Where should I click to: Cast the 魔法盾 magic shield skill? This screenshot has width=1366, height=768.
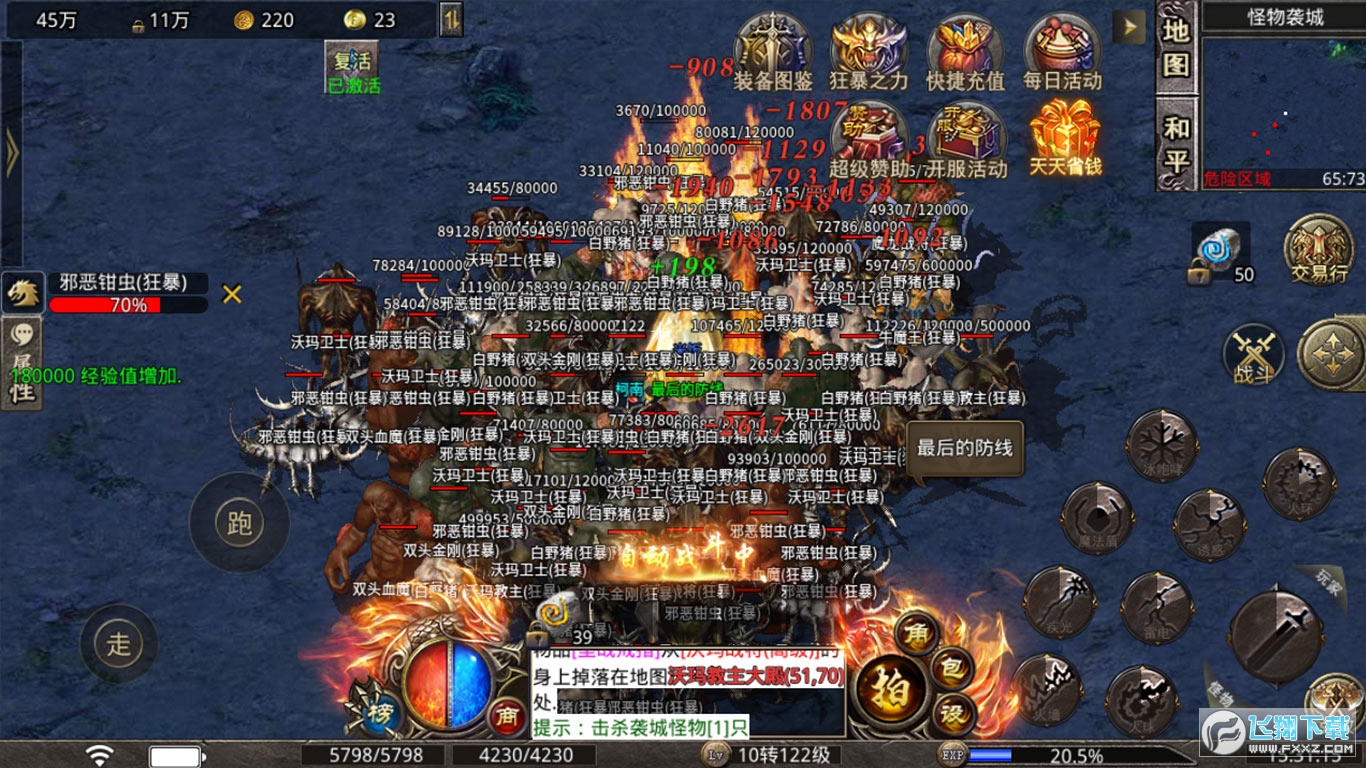pyautogui.click(x=1096, y=518)
